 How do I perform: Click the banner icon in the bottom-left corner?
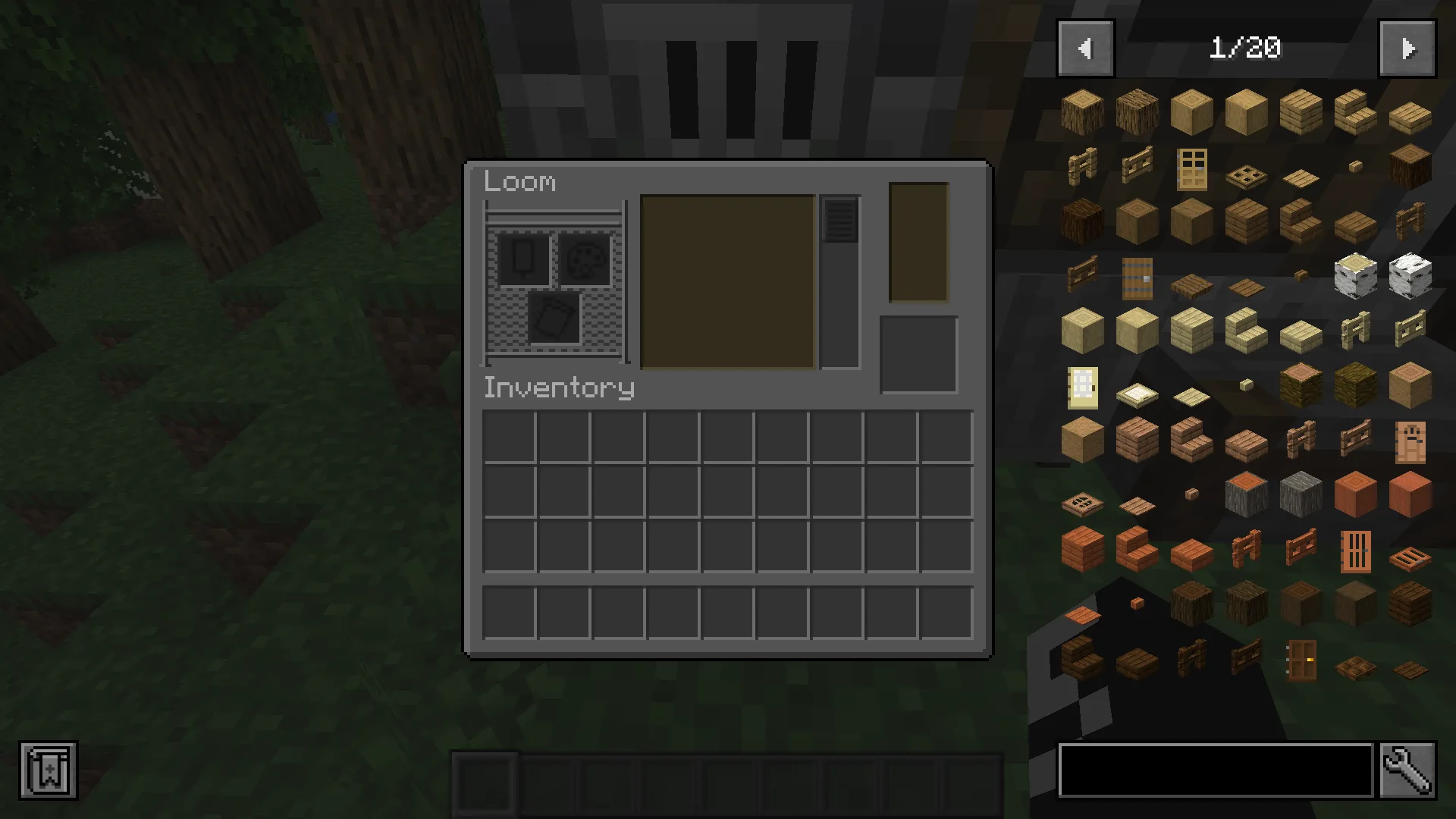[x=48, y=771]
